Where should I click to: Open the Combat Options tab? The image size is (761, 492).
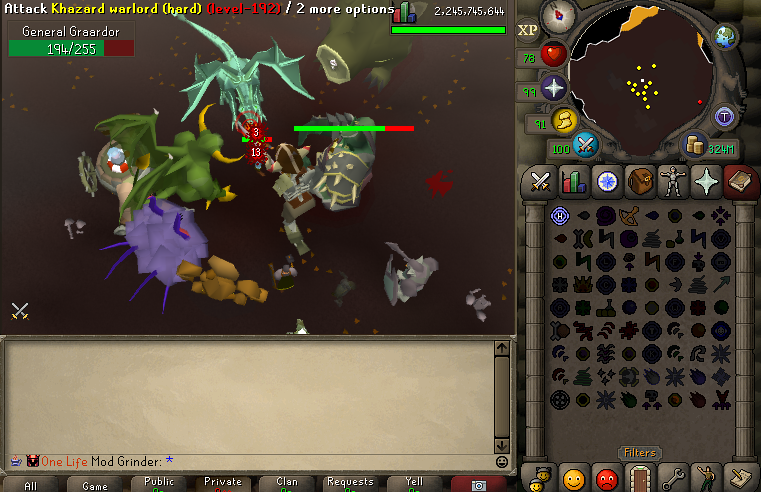tap(541, 181)
